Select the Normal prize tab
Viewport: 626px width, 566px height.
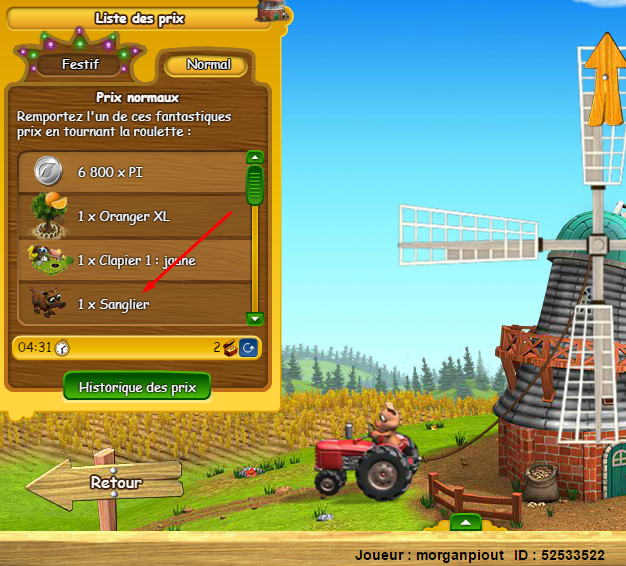click(208, 64)
